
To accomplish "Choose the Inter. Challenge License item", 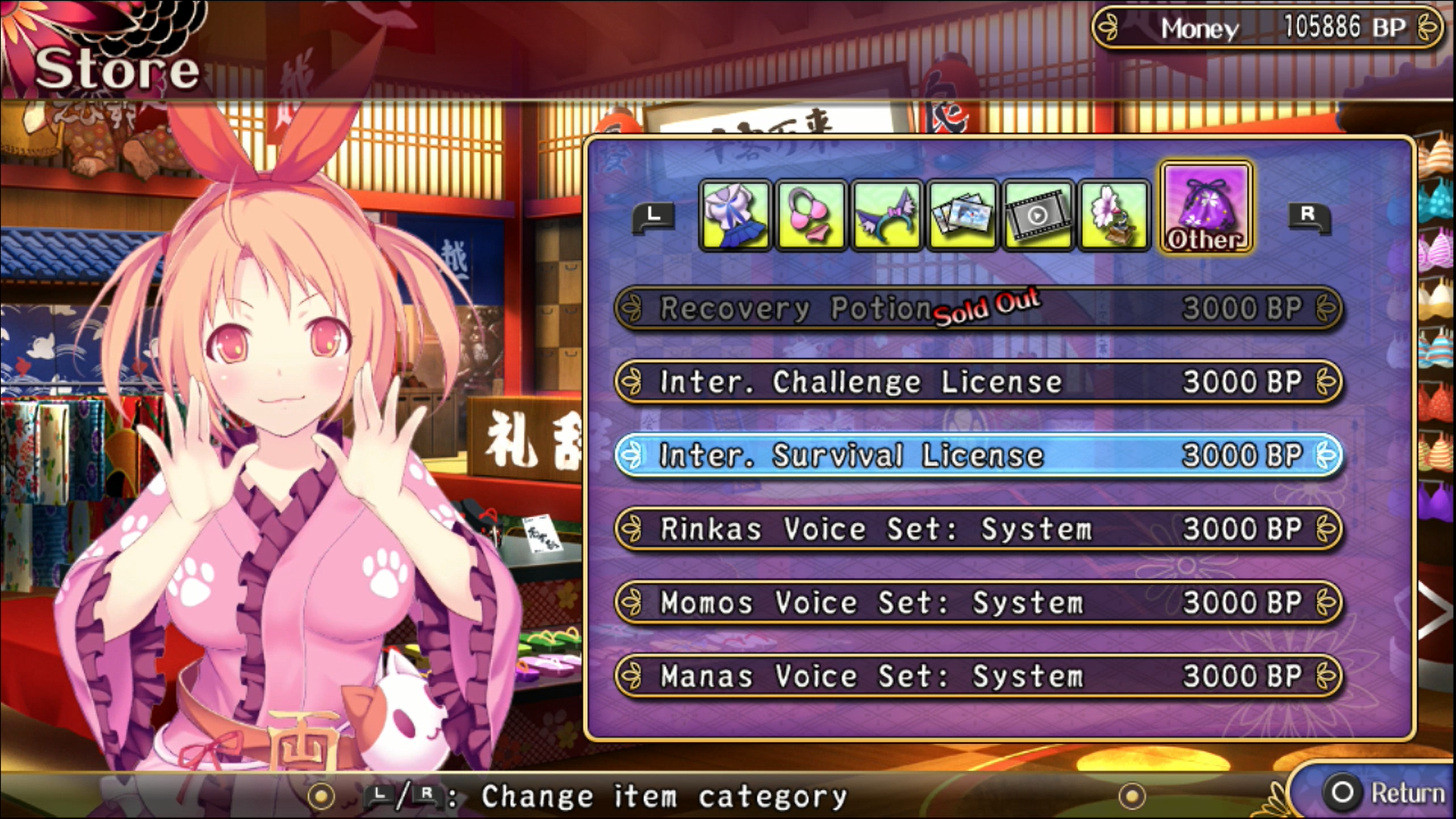I will [978, 382].
